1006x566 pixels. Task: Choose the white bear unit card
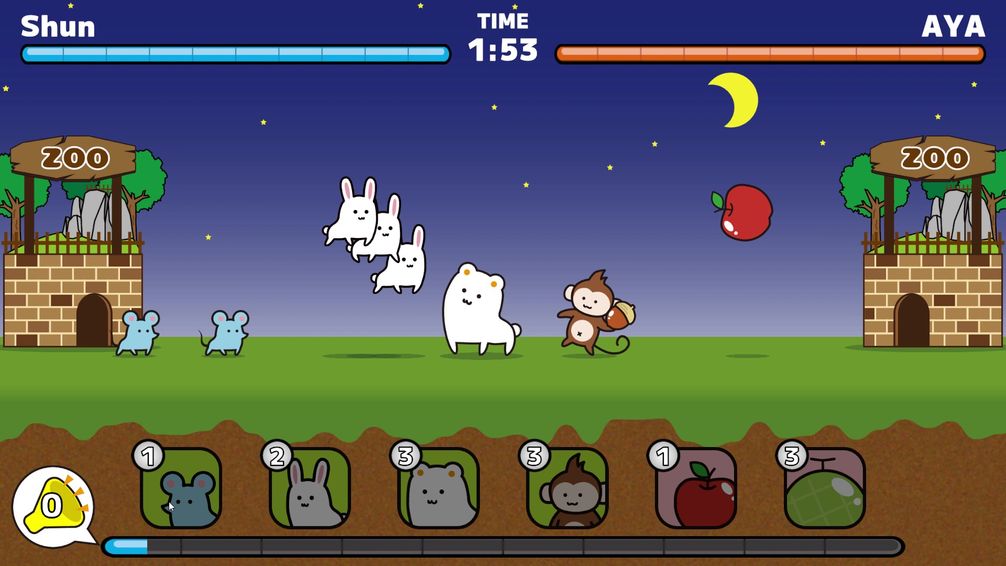point(439,490)
